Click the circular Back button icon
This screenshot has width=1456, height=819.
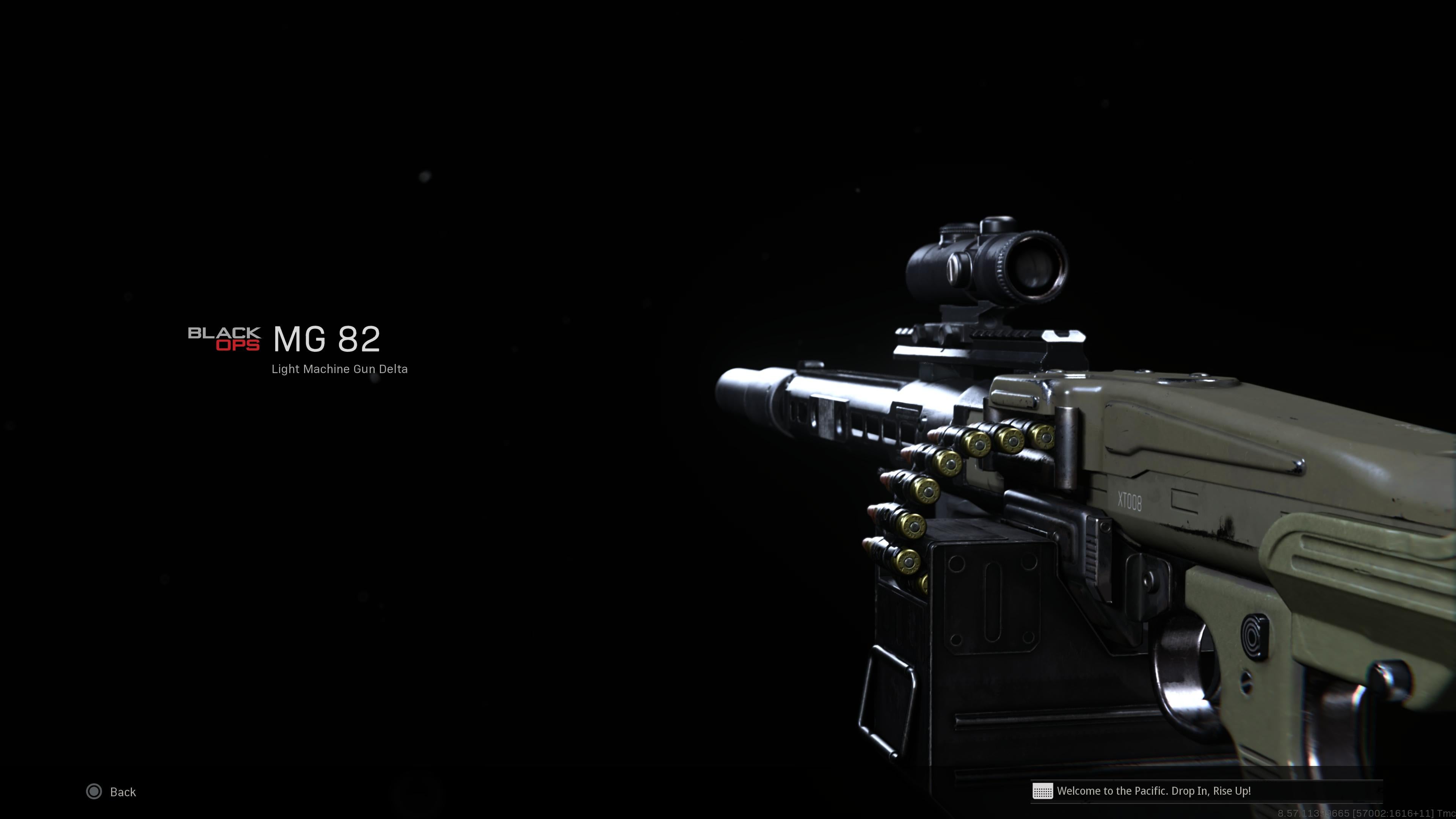coord(94,792)
